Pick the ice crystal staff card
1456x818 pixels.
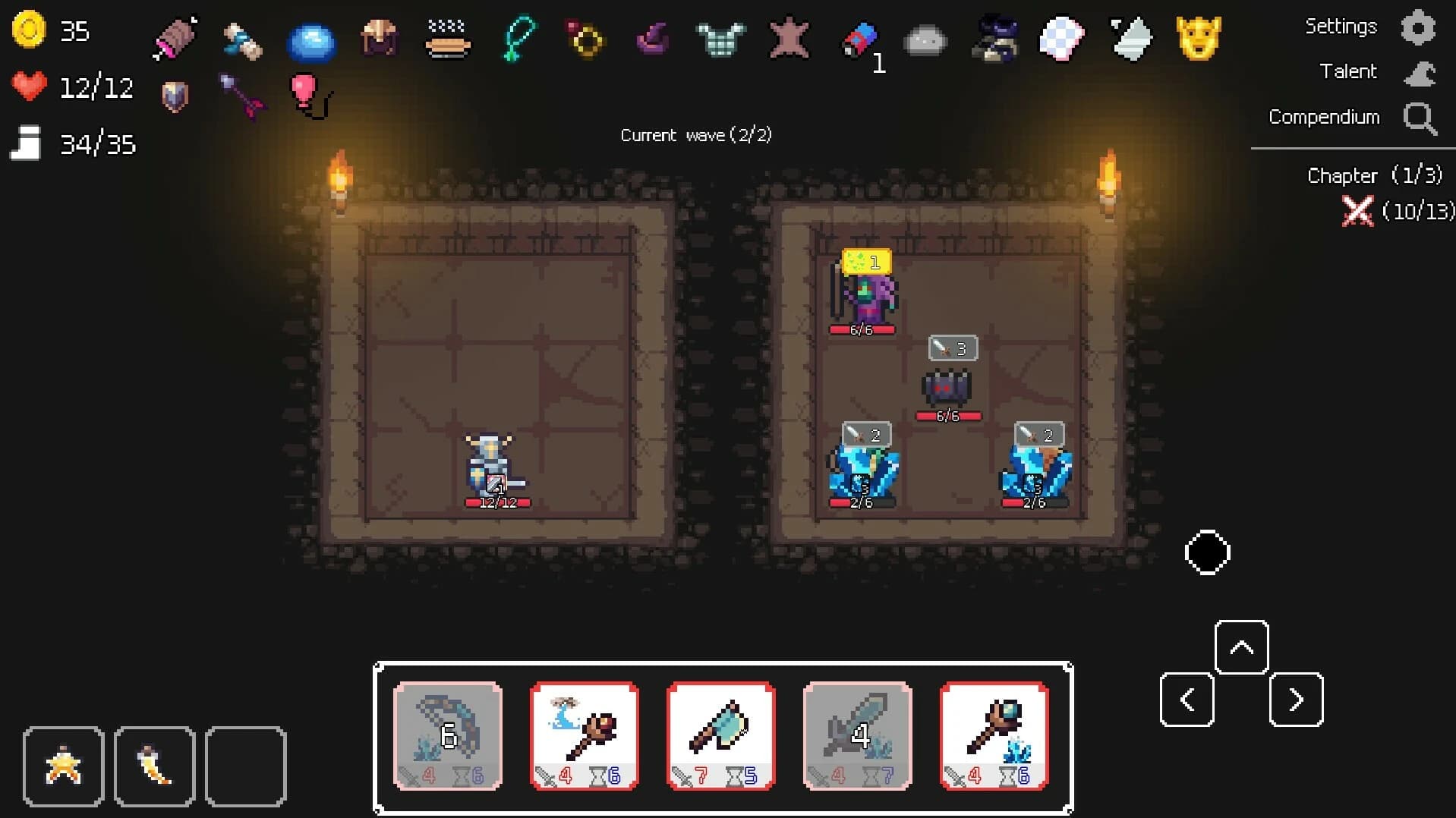tap(994, 735)
